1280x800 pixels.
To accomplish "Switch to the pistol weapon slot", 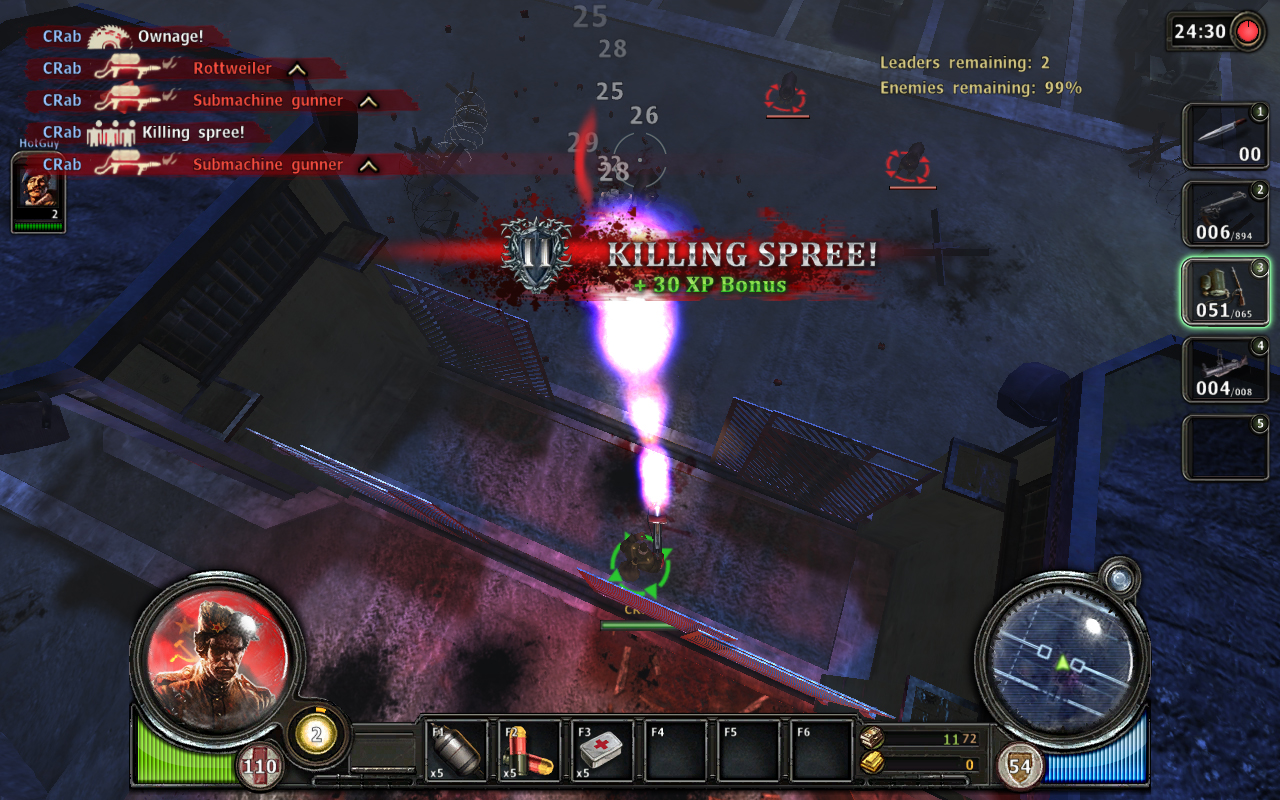I will pos(1226,214).
